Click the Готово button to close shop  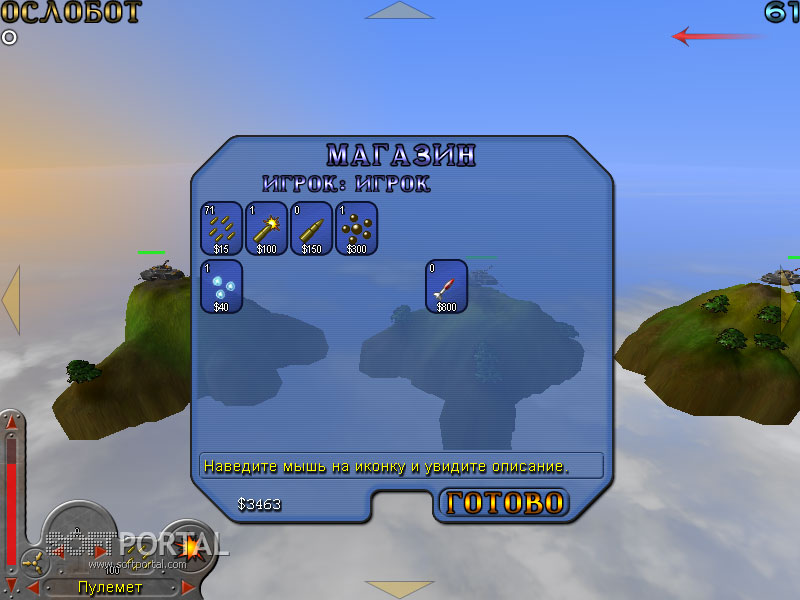504,503
